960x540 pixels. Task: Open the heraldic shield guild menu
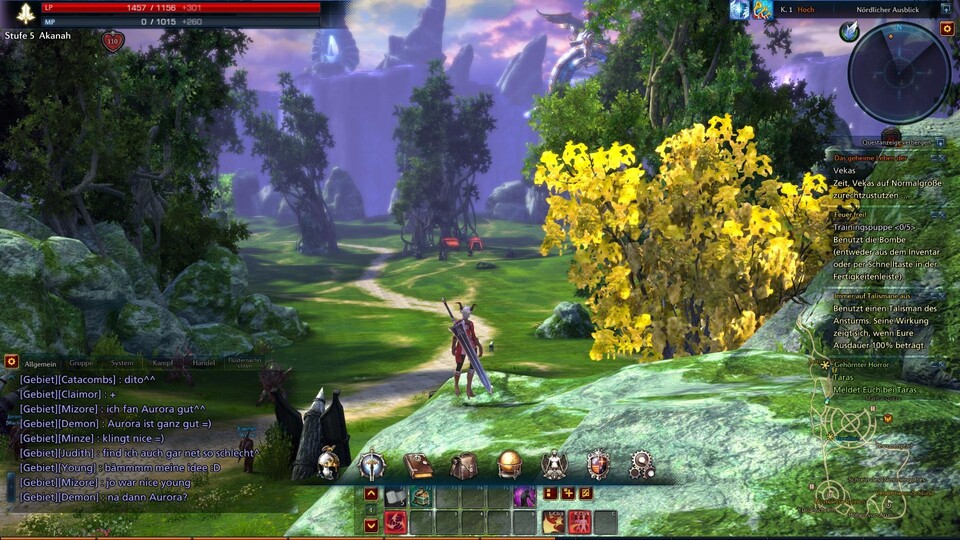598,464
